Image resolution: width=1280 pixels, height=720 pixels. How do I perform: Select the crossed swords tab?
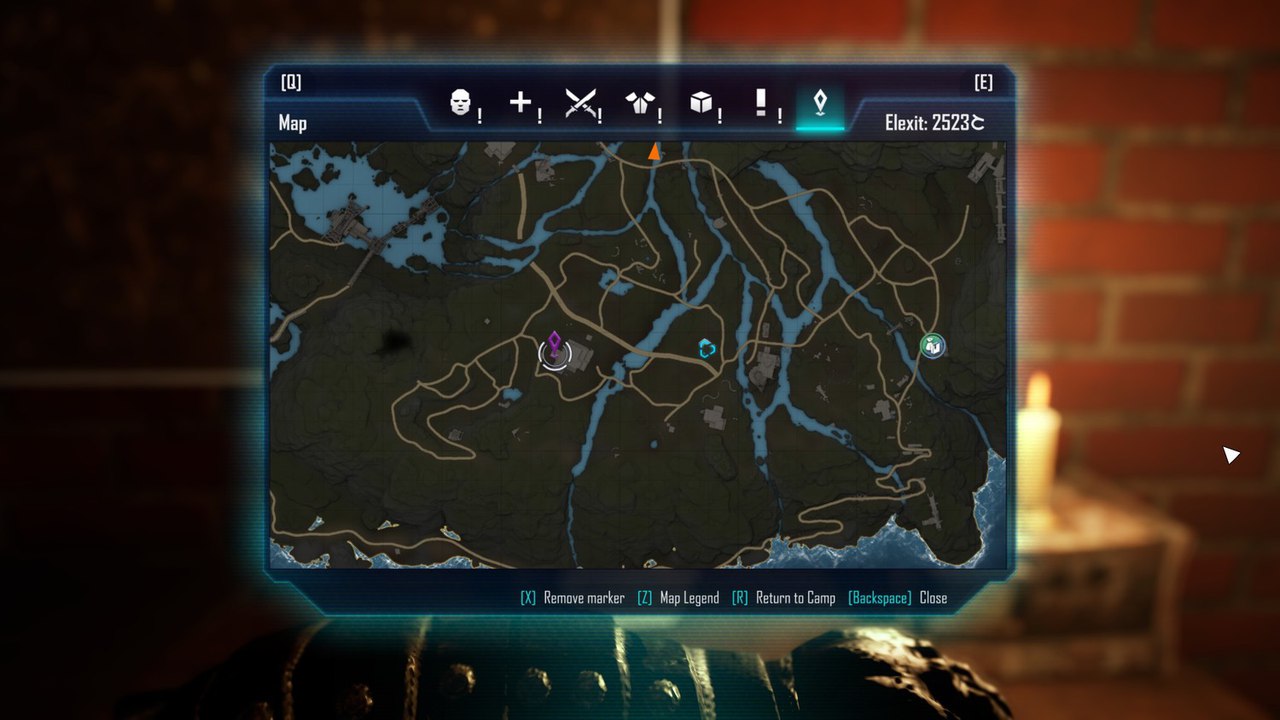coord(580,103)
